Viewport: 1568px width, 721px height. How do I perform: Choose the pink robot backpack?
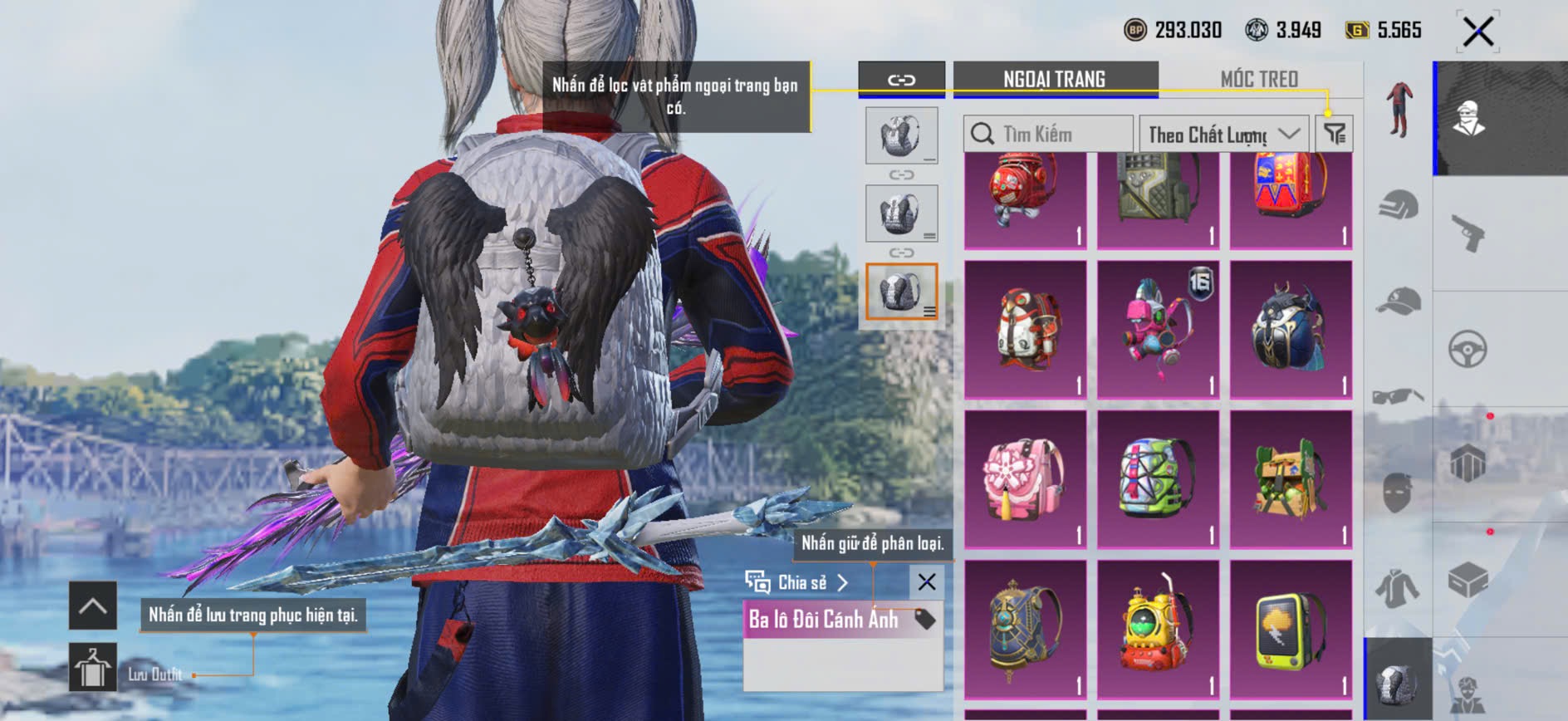1158,330
